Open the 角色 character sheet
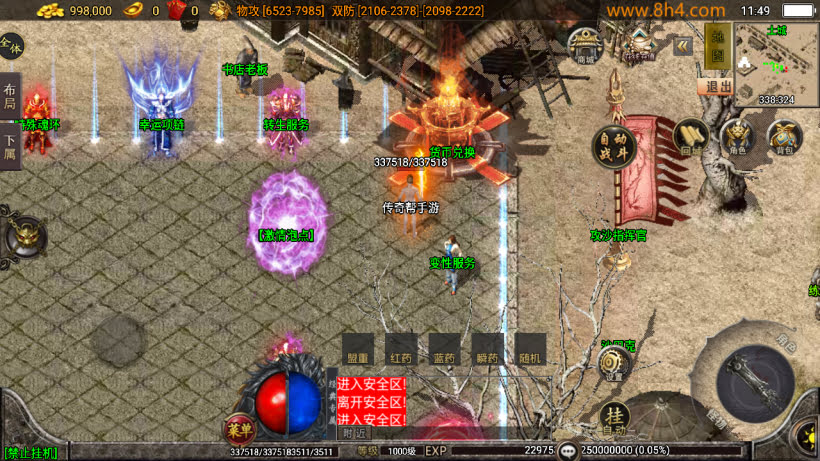 coord(737,137)
